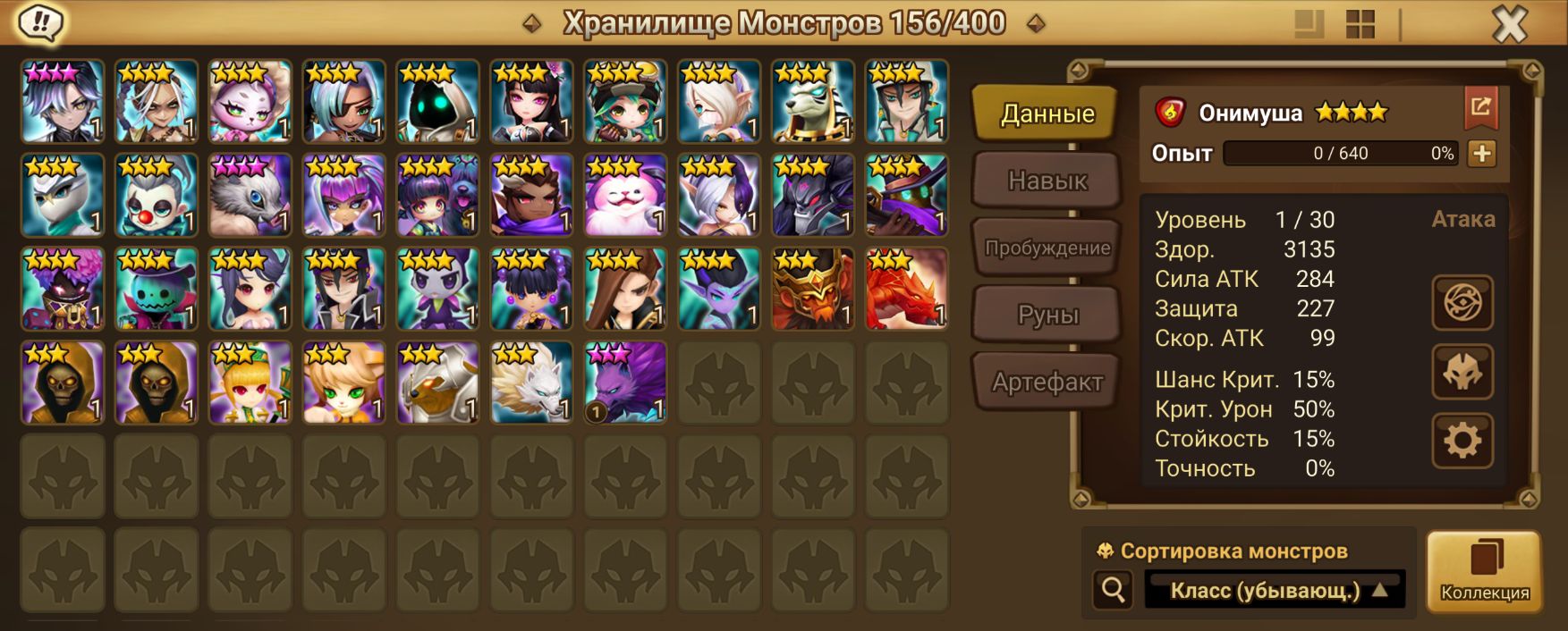Share Онимуша using the export icon
The height and width of the screenshot is (631, 1568).
tap(1480, 108)
